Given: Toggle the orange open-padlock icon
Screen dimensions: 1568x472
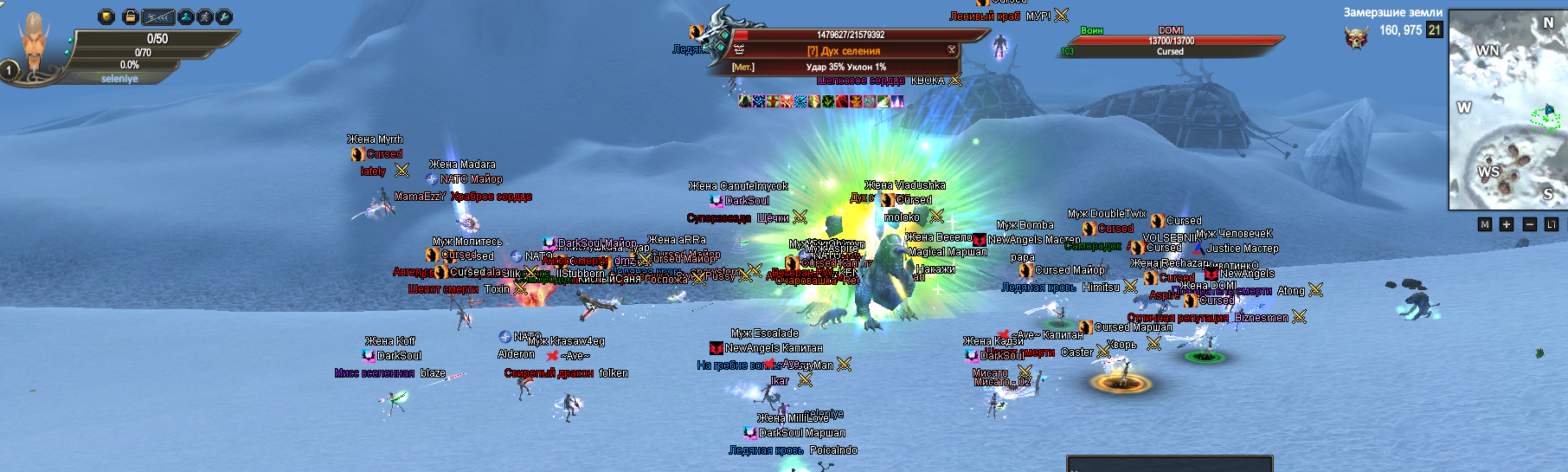Looking at the screenshot, I should [x=130, y=16].
